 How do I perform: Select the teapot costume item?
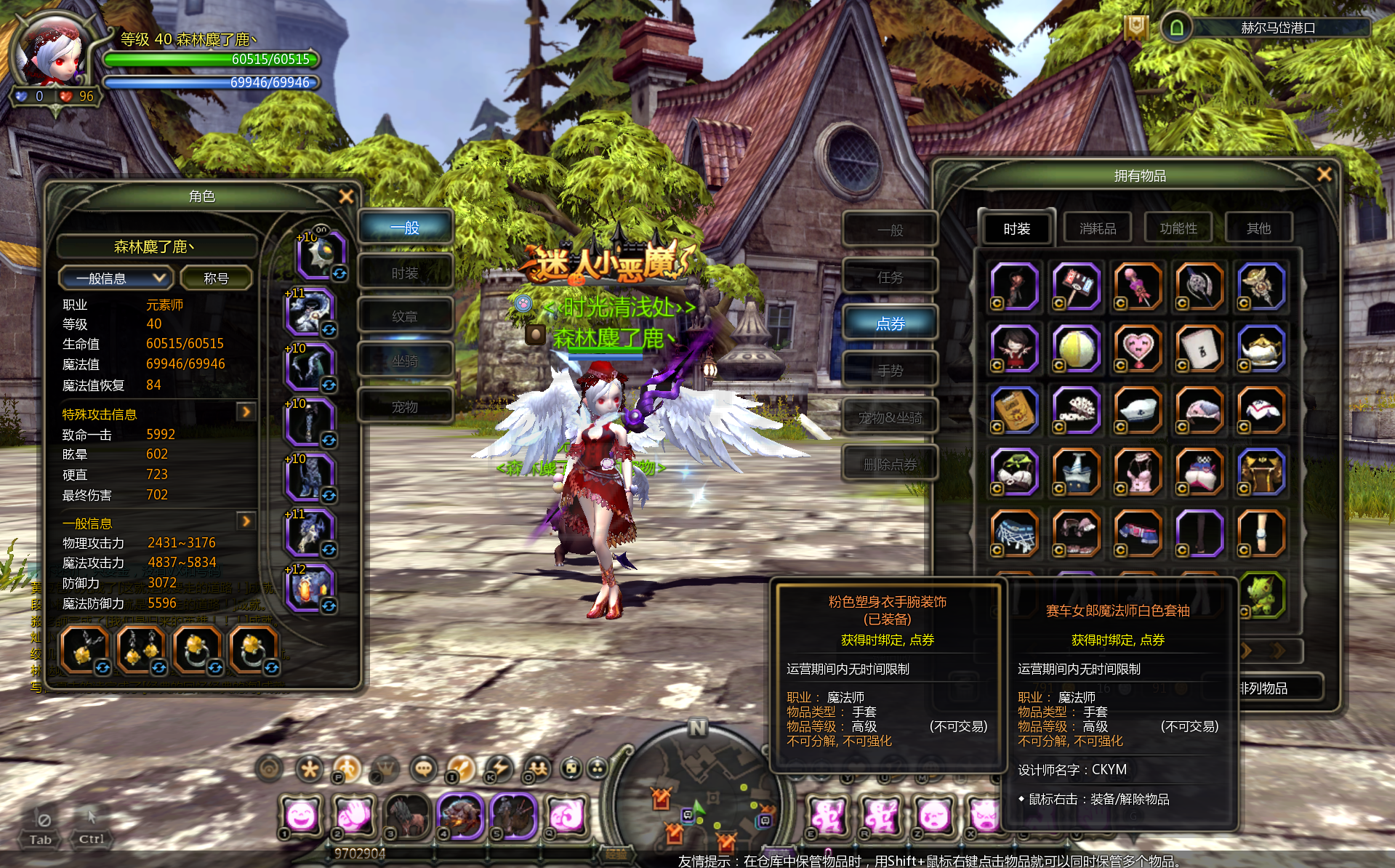point(1261,348)
